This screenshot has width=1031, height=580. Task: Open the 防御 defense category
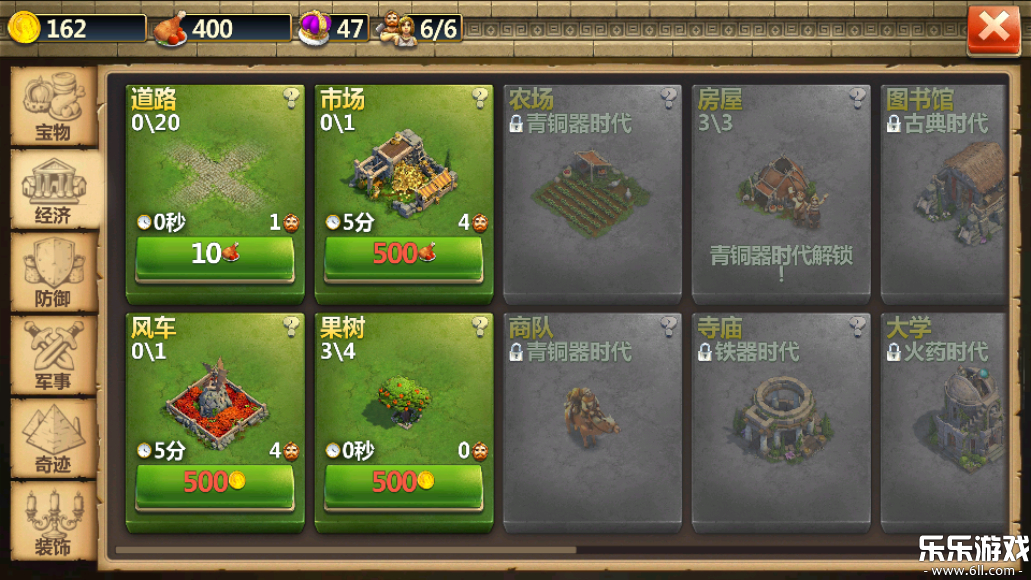tap(54, 273)
